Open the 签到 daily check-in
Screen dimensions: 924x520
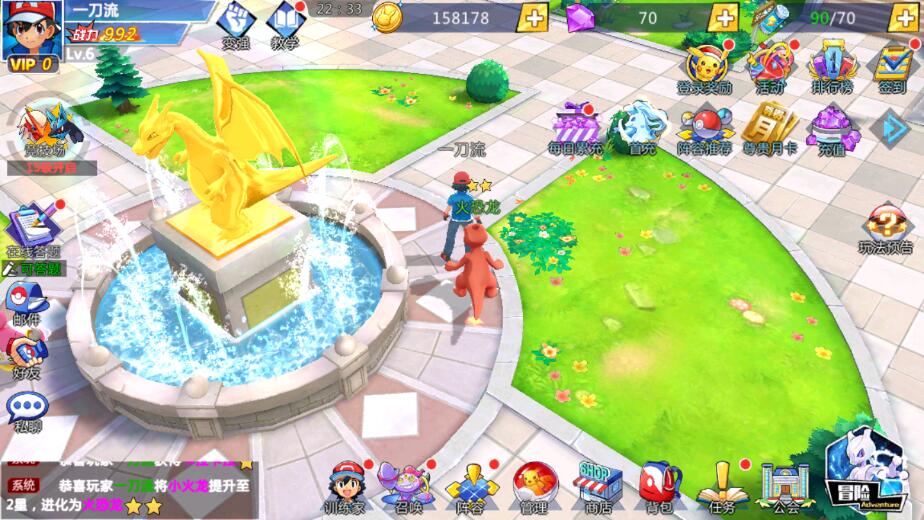point(892,65)
